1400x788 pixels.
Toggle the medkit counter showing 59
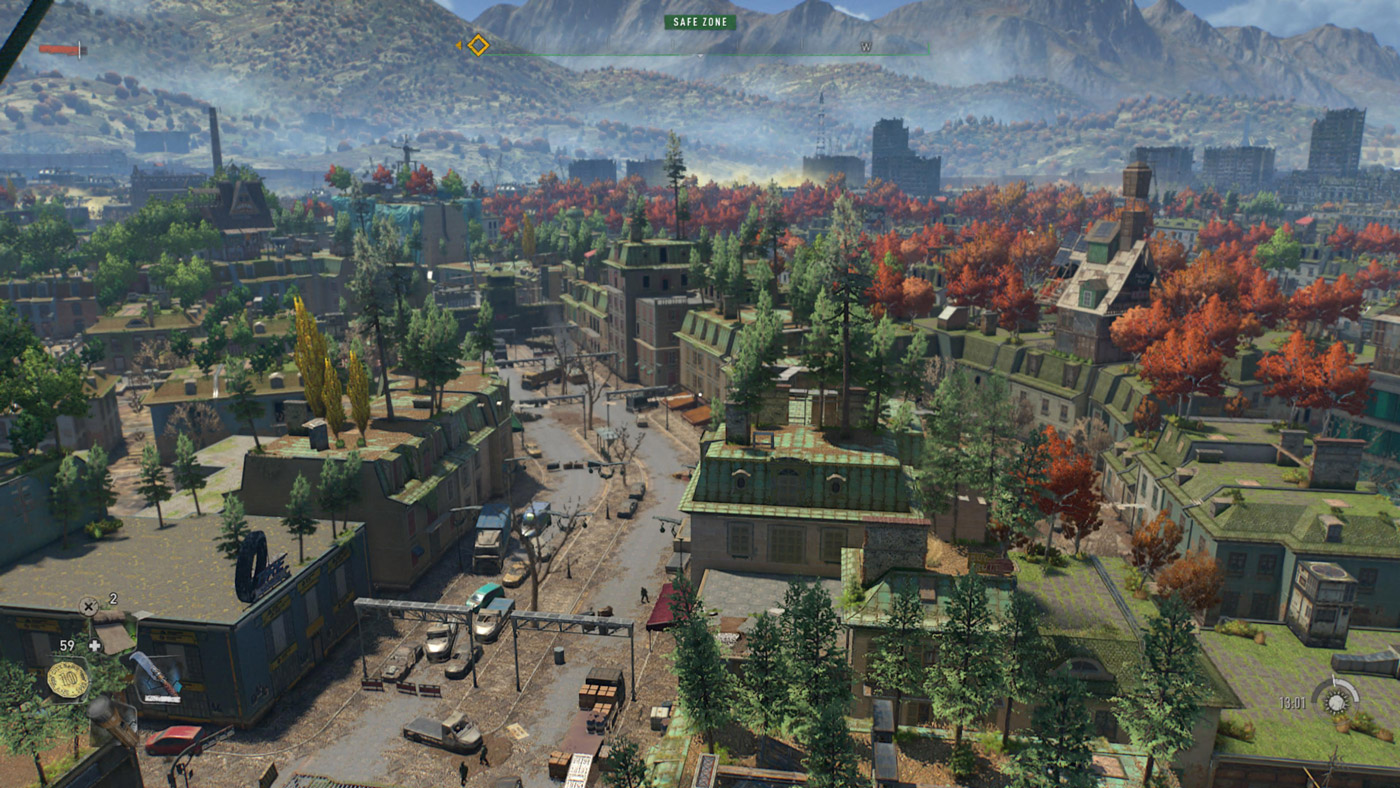pyautogui.click(x=66, y=645)
